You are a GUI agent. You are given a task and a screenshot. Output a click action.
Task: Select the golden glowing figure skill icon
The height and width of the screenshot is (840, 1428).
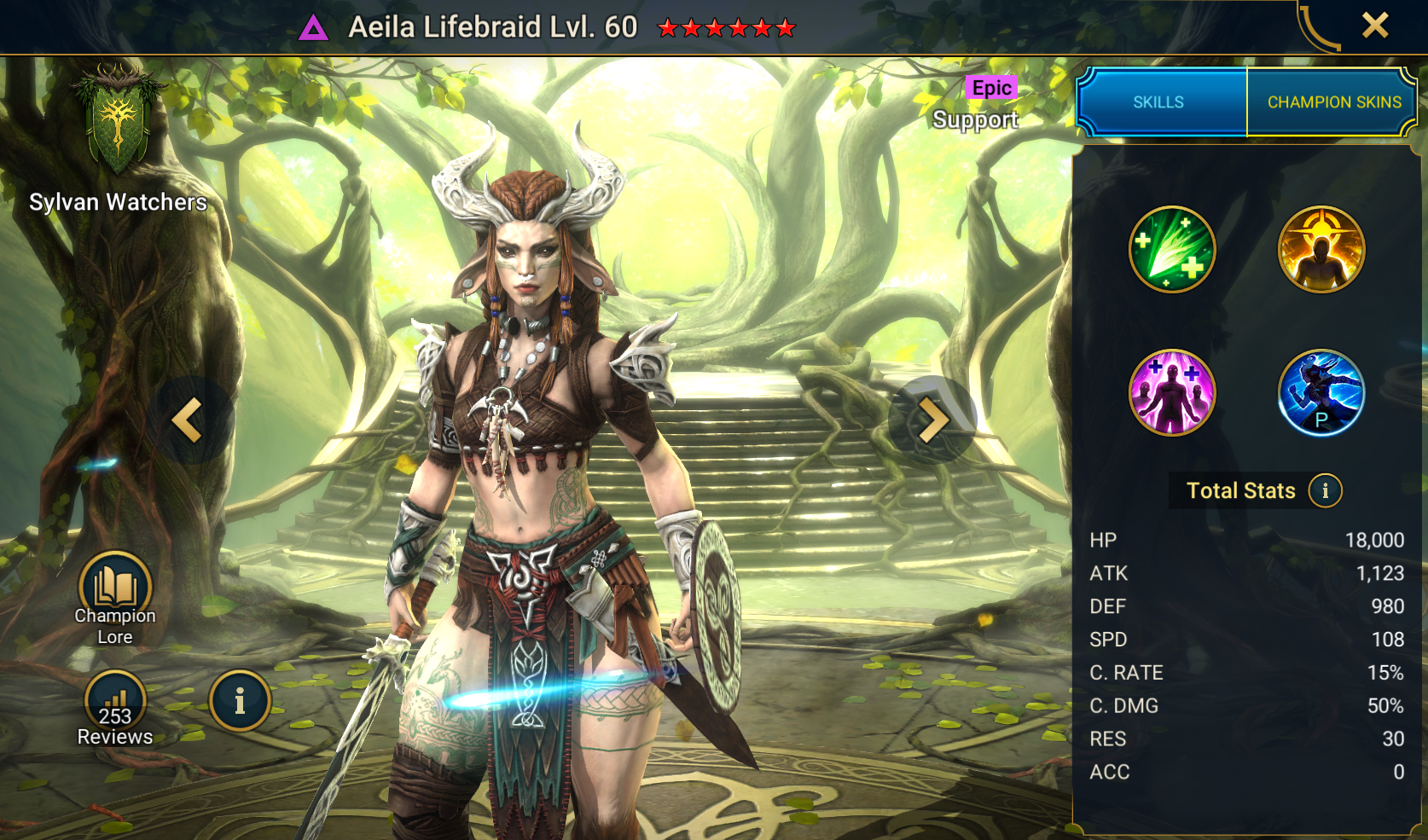[1321, 249]
